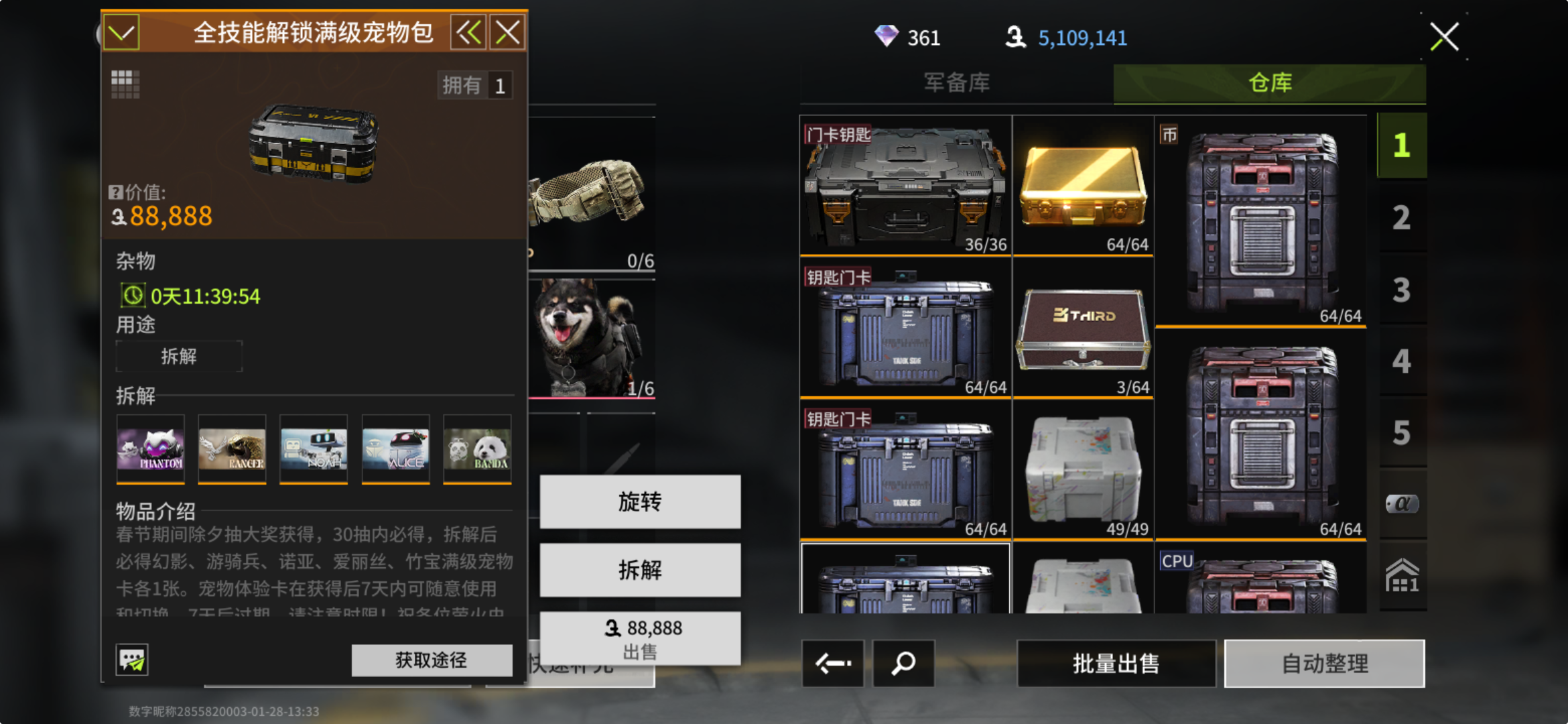The image size is (1568, 724).
Task: Click the double left arrow on popup header
Action: [468, 32]
